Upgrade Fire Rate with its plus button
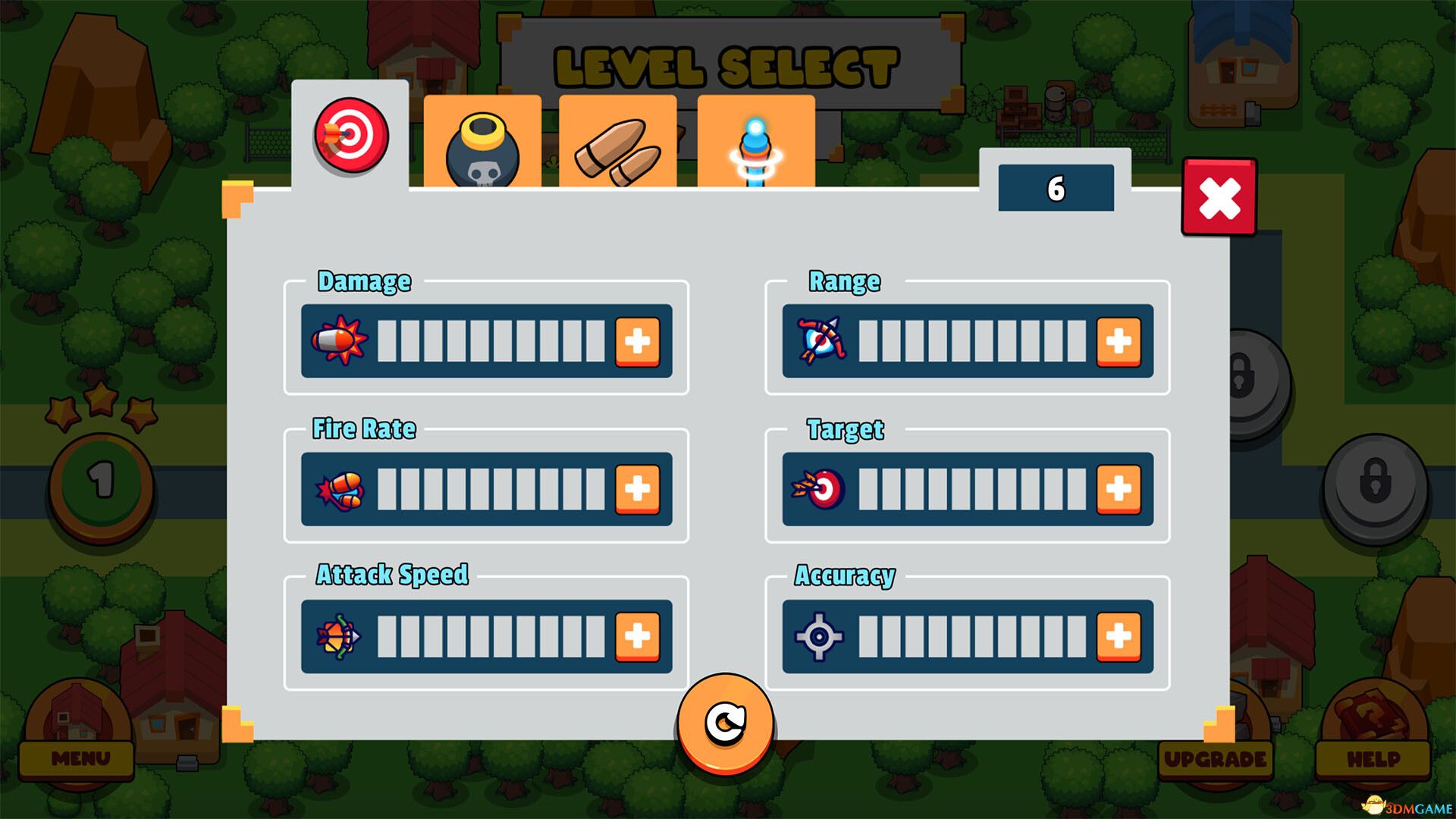This screenshot has width=1456, height=819. pyautogui.click(x=639, y=488)
